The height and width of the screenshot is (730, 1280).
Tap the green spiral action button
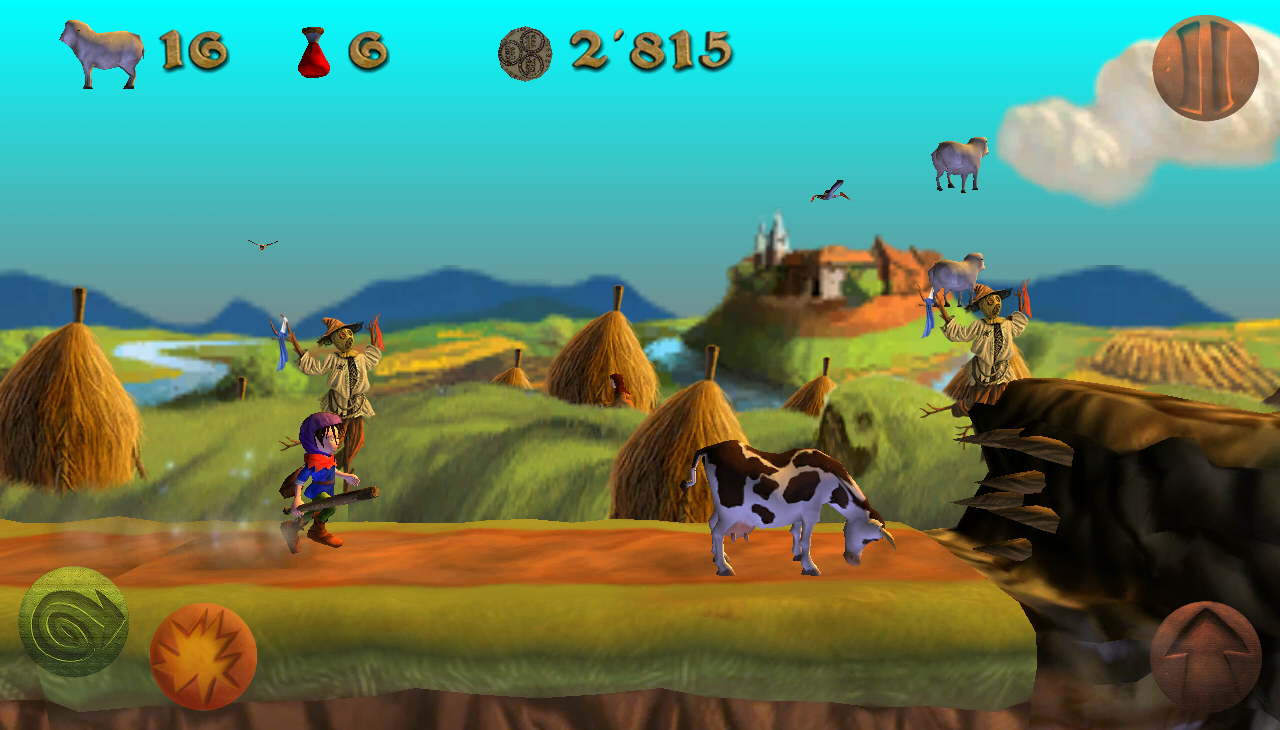[x=74, y=622]
